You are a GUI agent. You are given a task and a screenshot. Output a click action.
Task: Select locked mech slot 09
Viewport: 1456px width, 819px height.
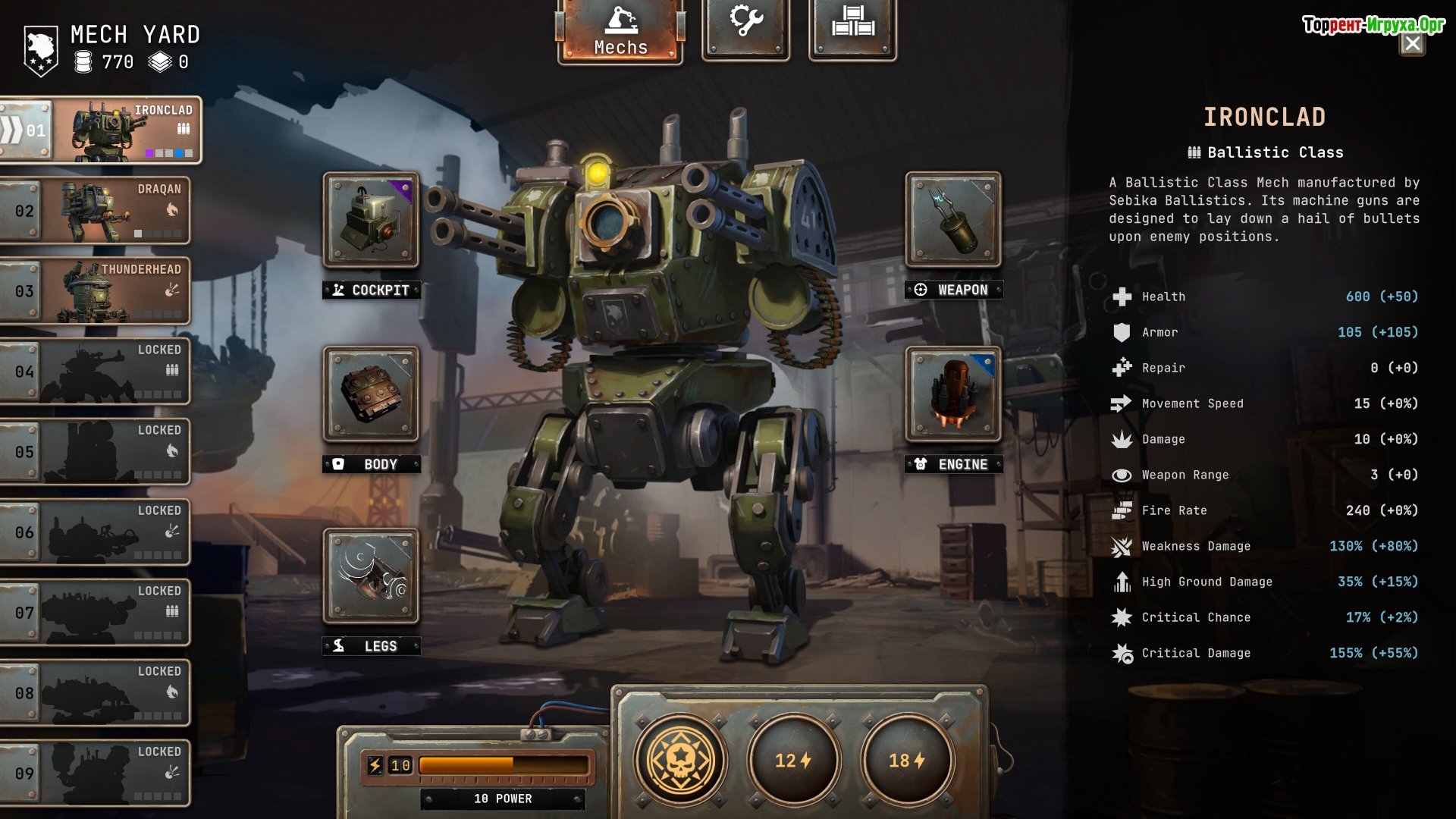click(96, 773)
